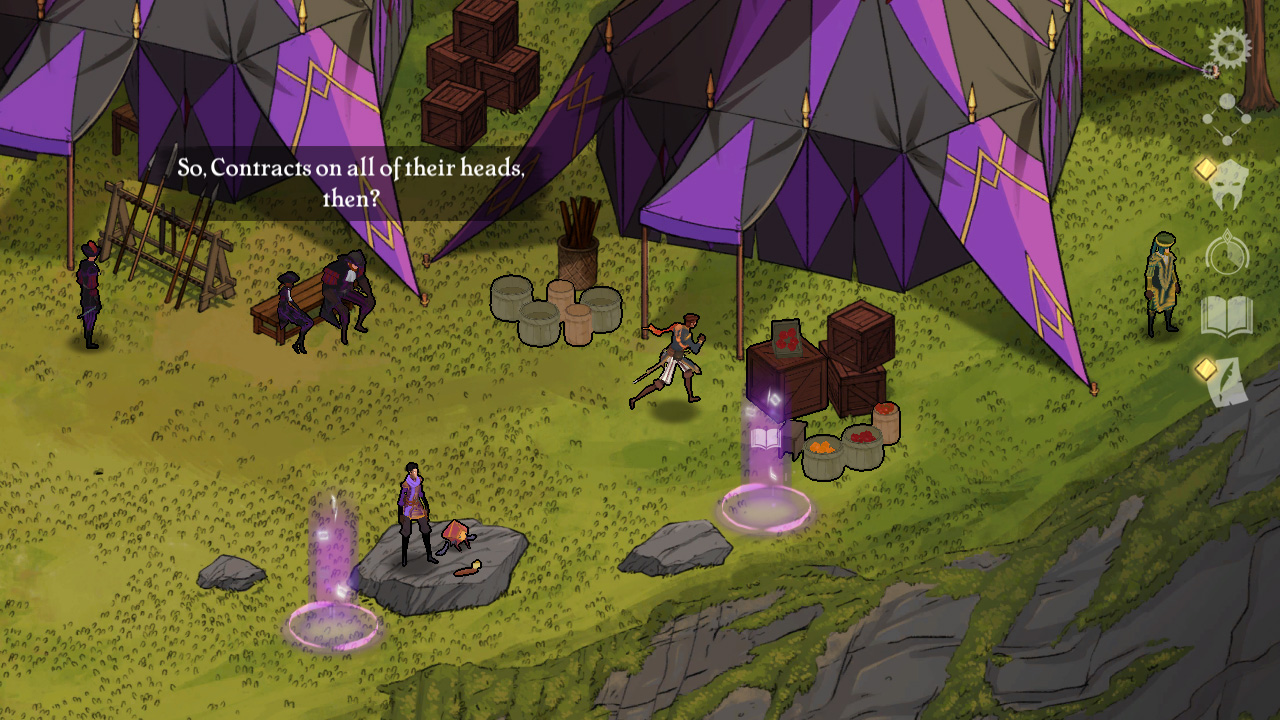Open the quill and paper icon
This screenshot has width=1280, height=720.
(1229, 383)
